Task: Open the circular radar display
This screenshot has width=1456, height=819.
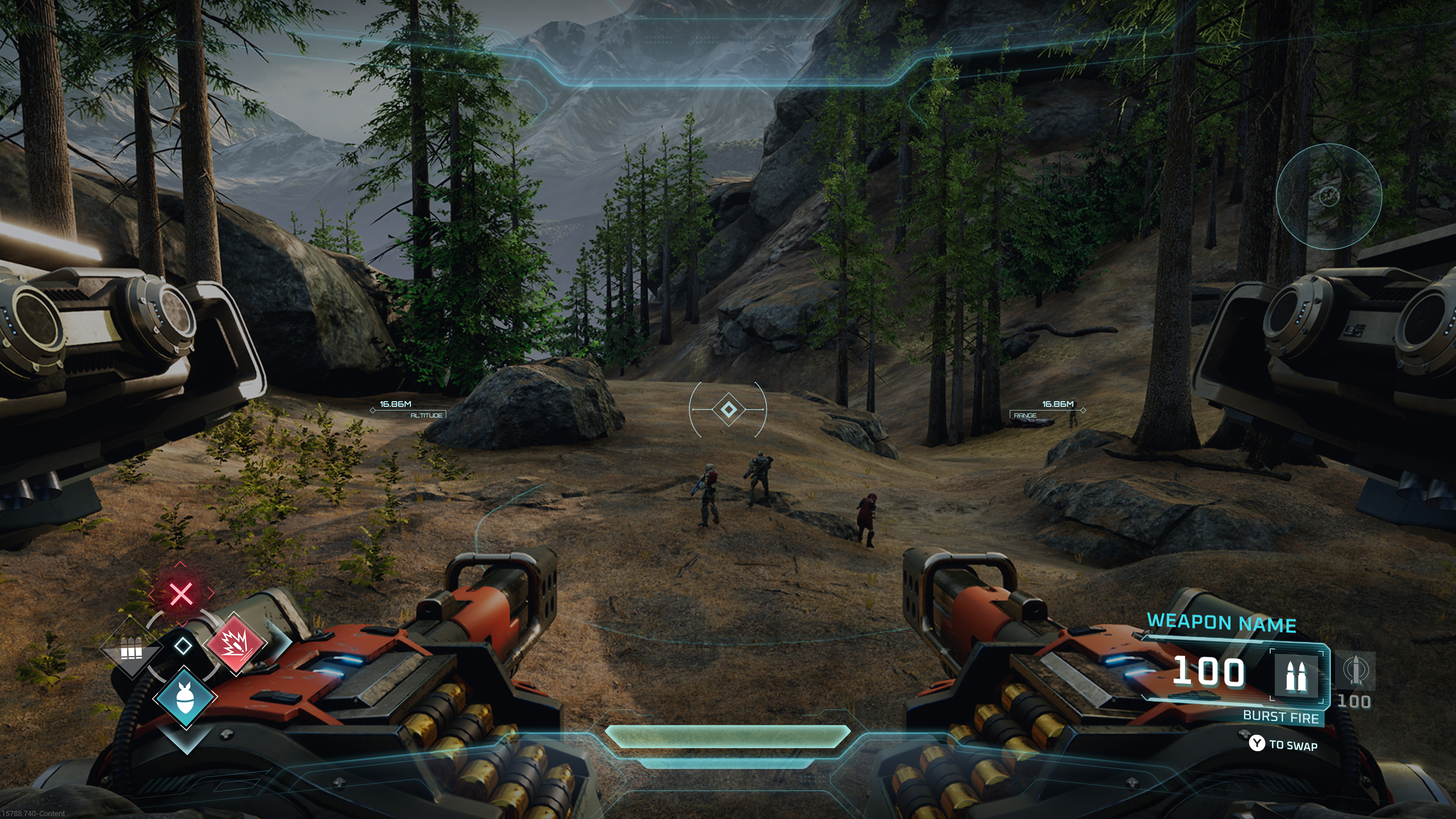Action: coord(1329,196)
